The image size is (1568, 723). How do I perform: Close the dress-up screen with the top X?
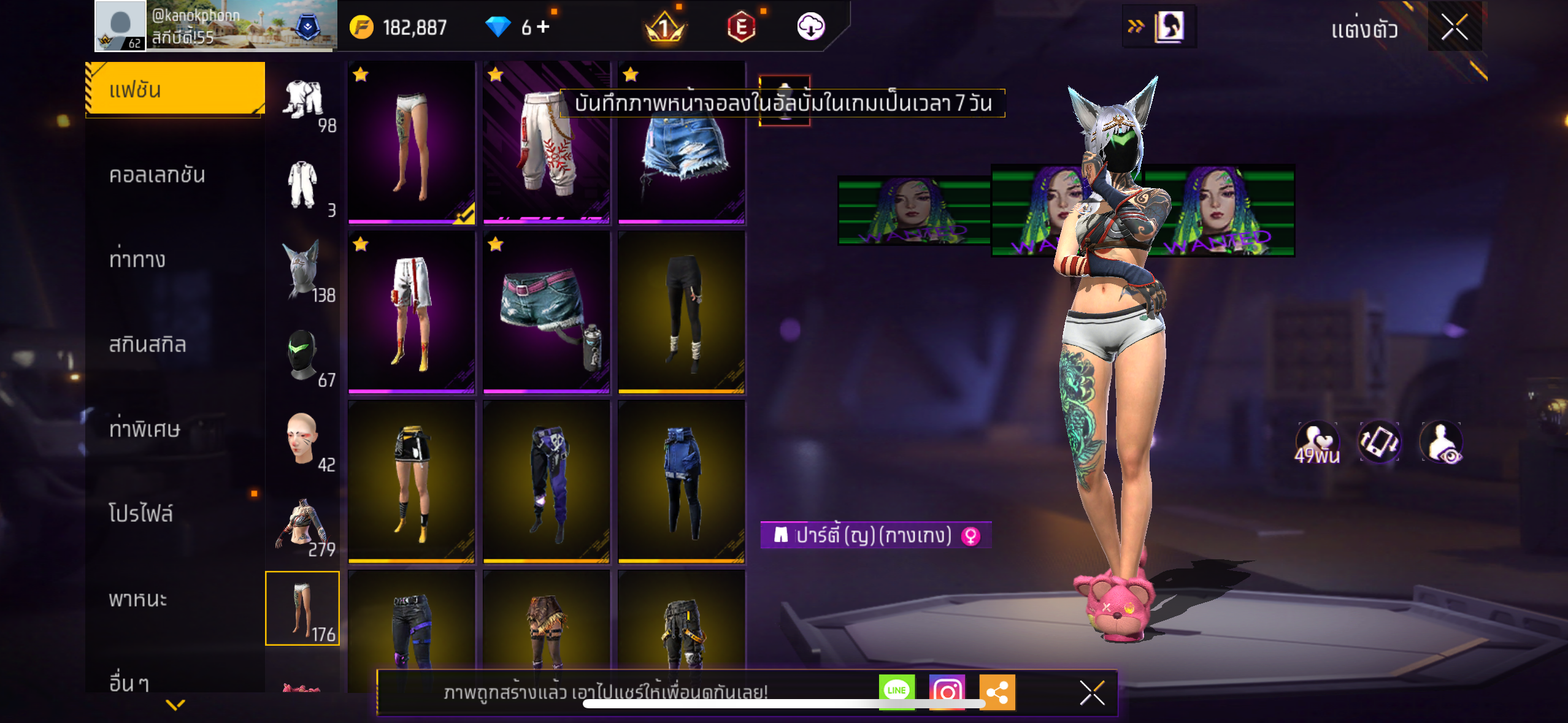1454,27
